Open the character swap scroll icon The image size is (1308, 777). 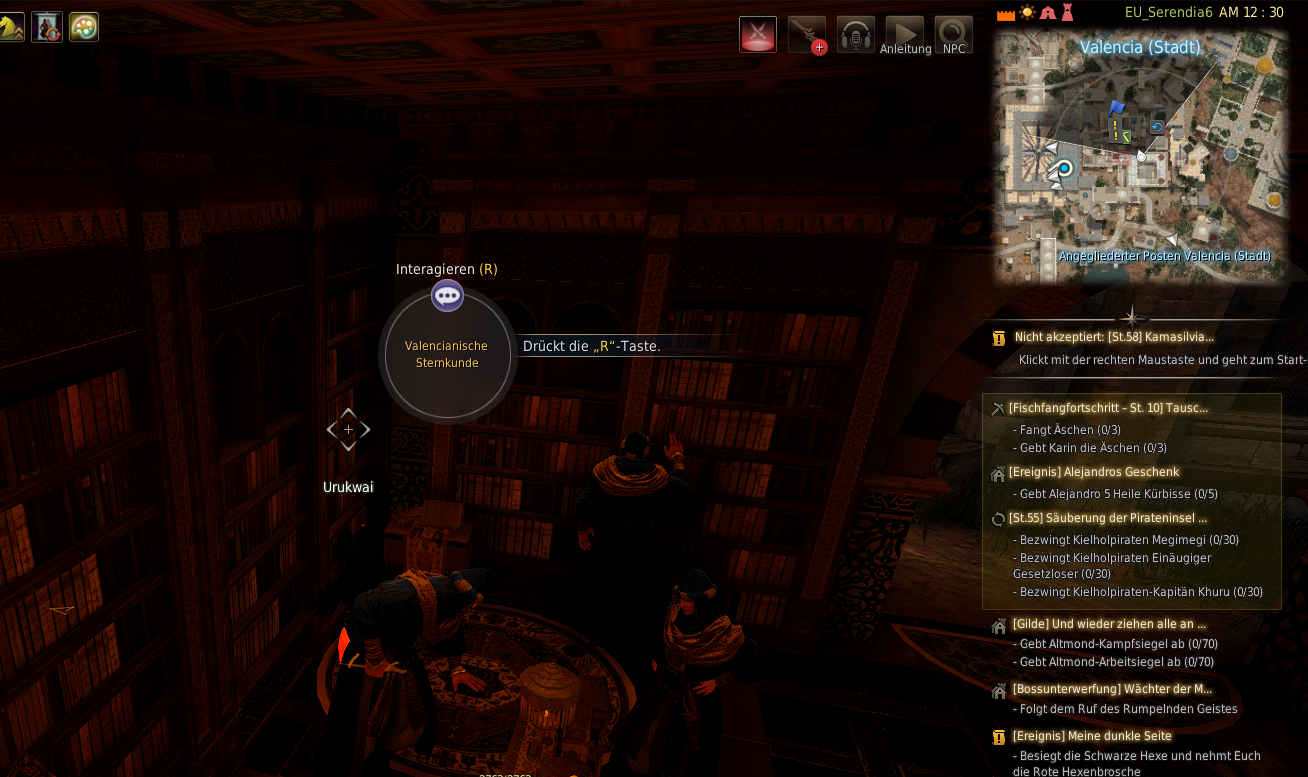click(47, 27)
